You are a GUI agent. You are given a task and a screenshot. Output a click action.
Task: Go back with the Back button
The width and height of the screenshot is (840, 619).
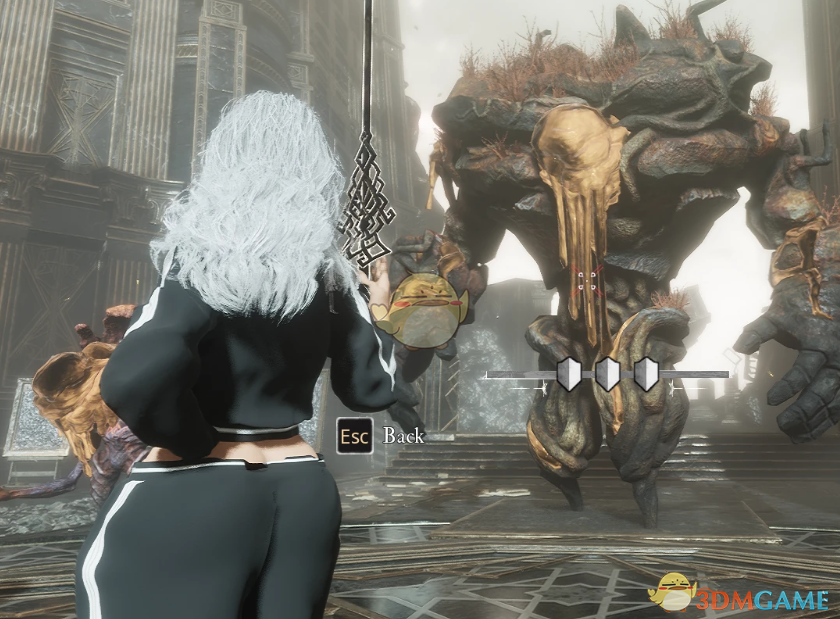(x=381, y=436)
